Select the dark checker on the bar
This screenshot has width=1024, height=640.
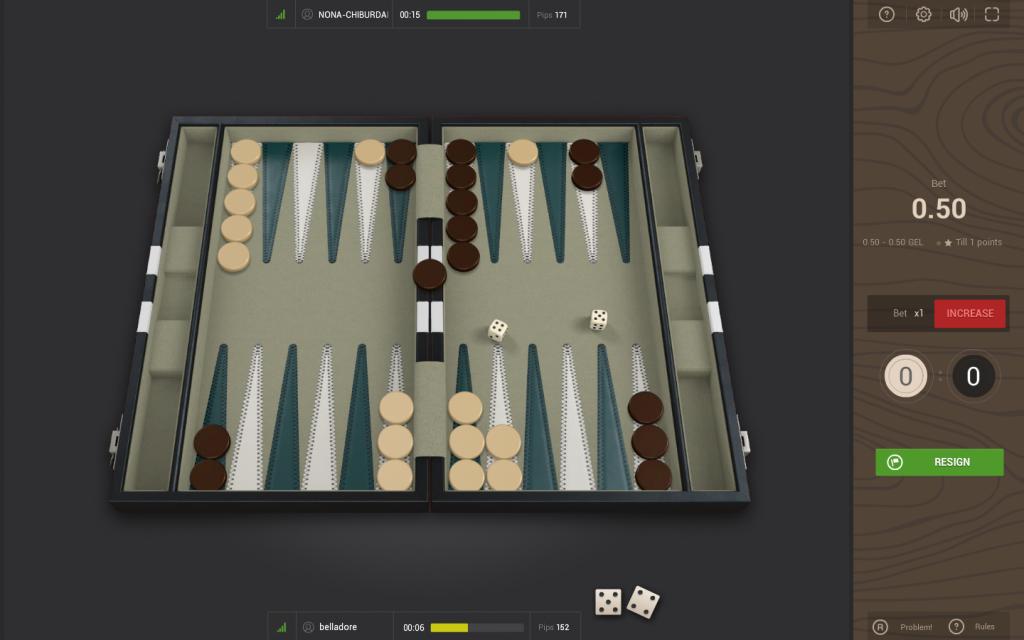[430, 275]
